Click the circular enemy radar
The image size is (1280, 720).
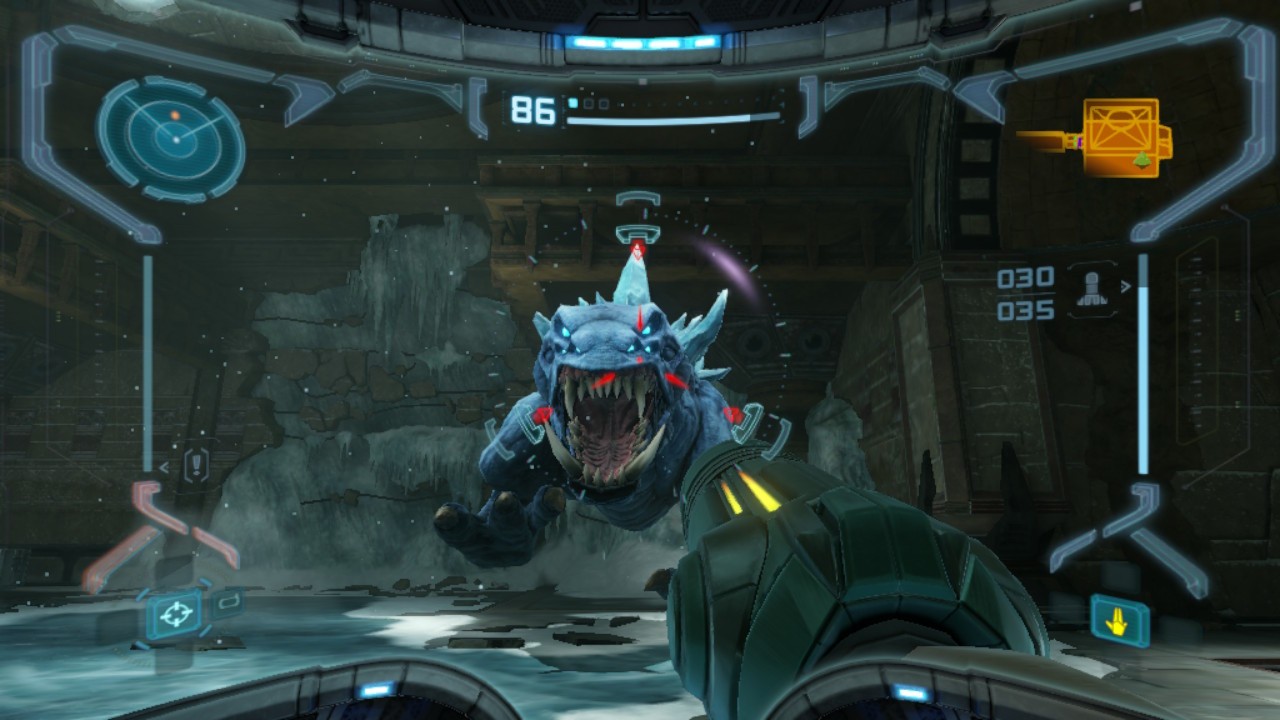(x=171, y=138)
